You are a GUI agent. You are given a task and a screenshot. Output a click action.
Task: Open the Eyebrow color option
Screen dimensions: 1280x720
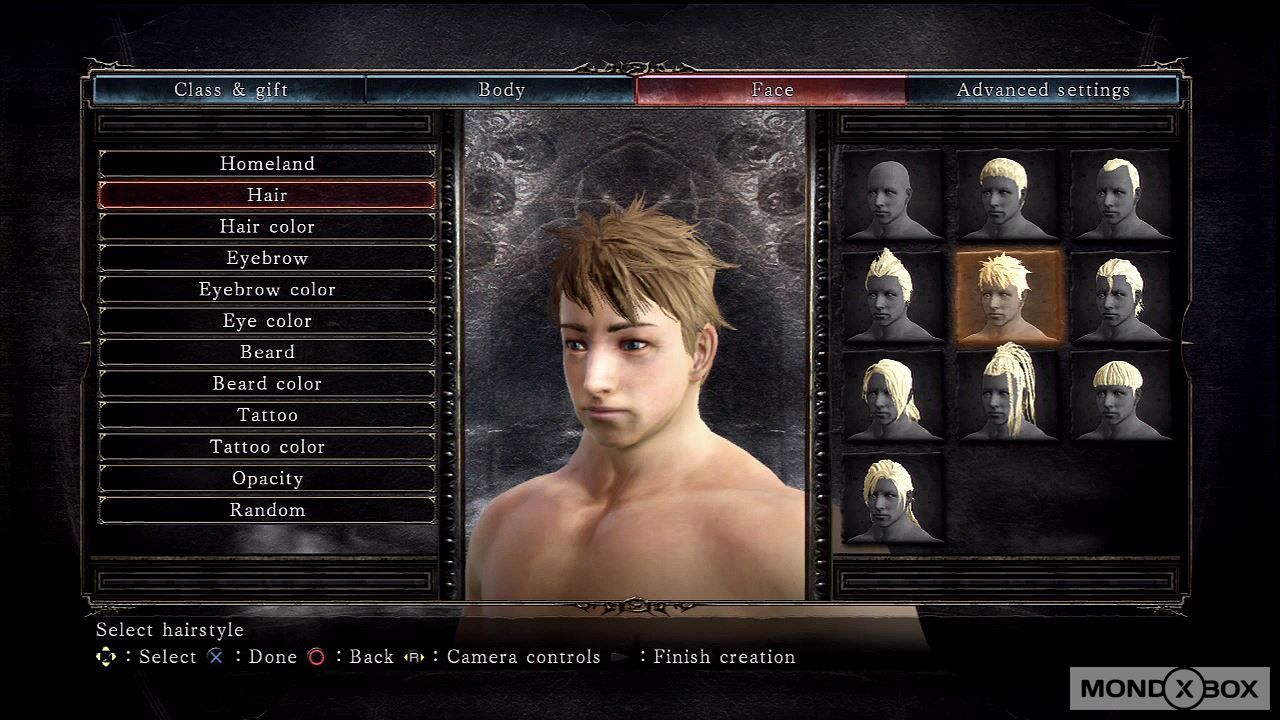pos(267,290)
